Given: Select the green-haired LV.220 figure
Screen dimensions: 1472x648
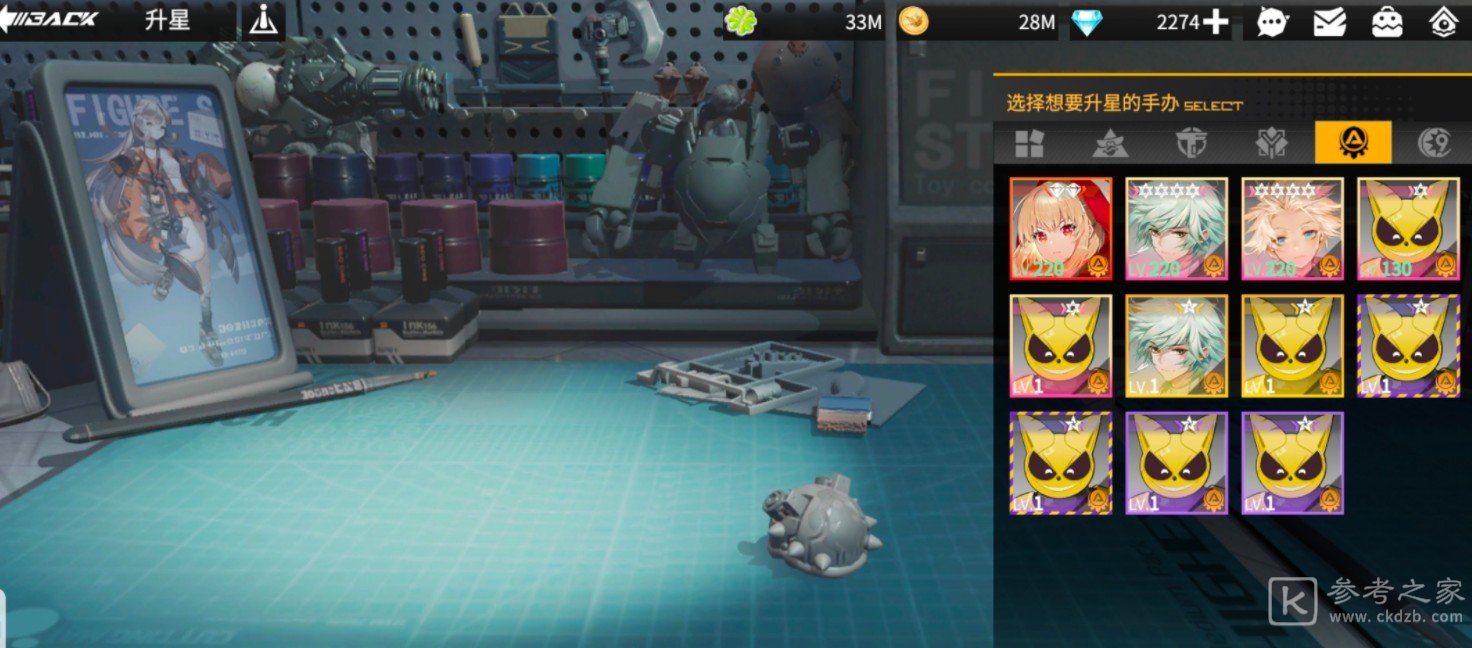Looking at the screenshot, I should click(1177, 229).
